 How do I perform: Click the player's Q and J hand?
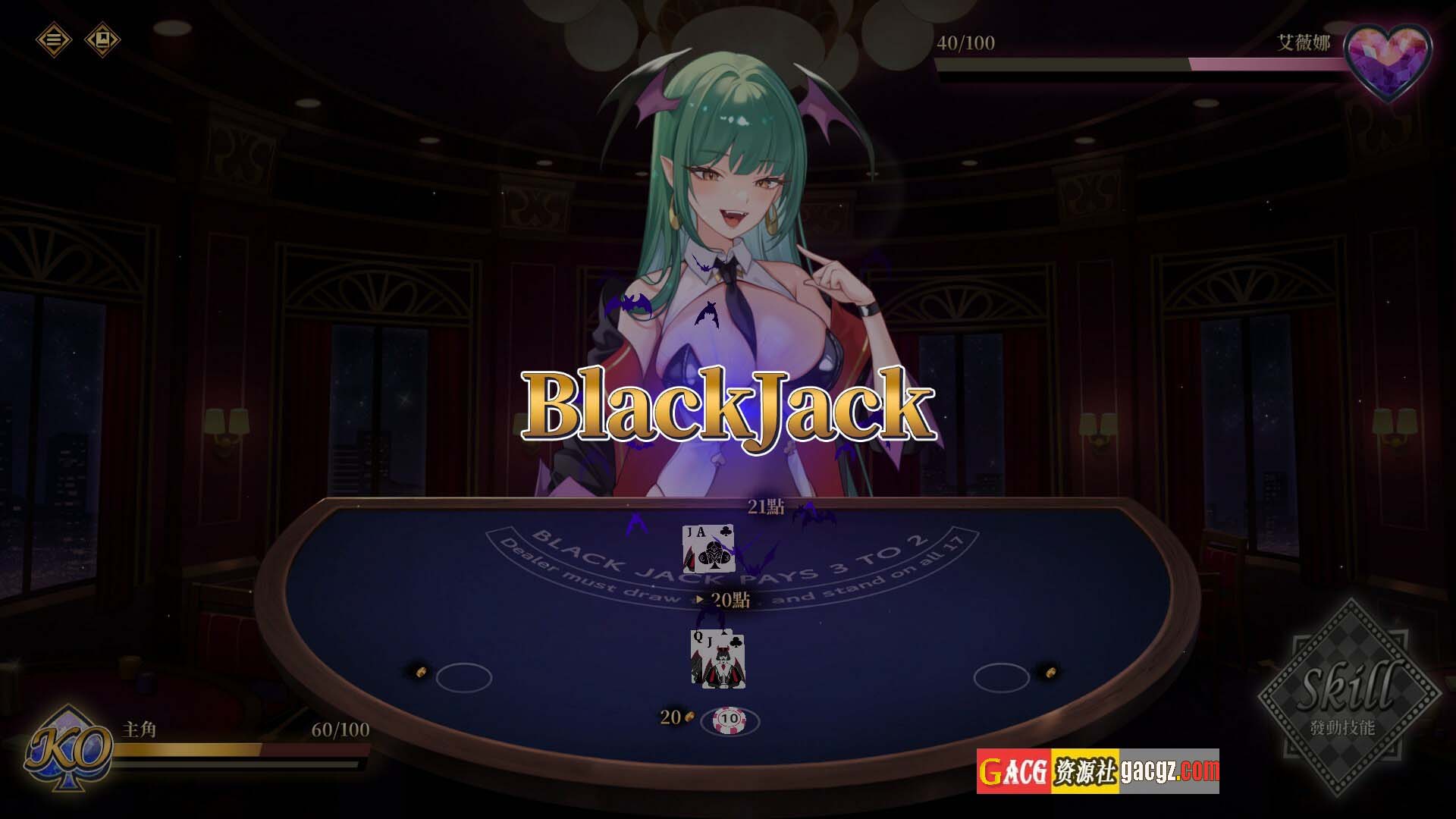click(717, 660)
